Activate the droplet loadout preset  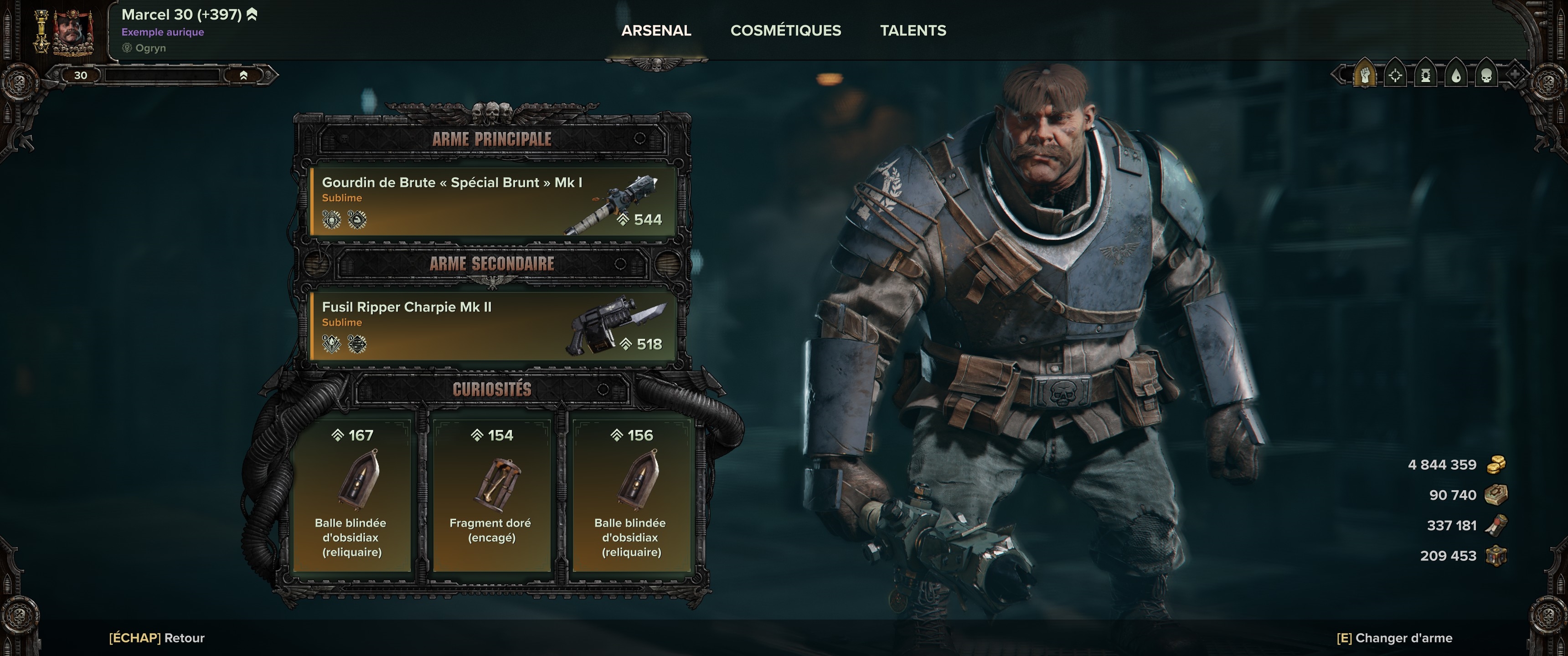click(x=1456, y=76)
